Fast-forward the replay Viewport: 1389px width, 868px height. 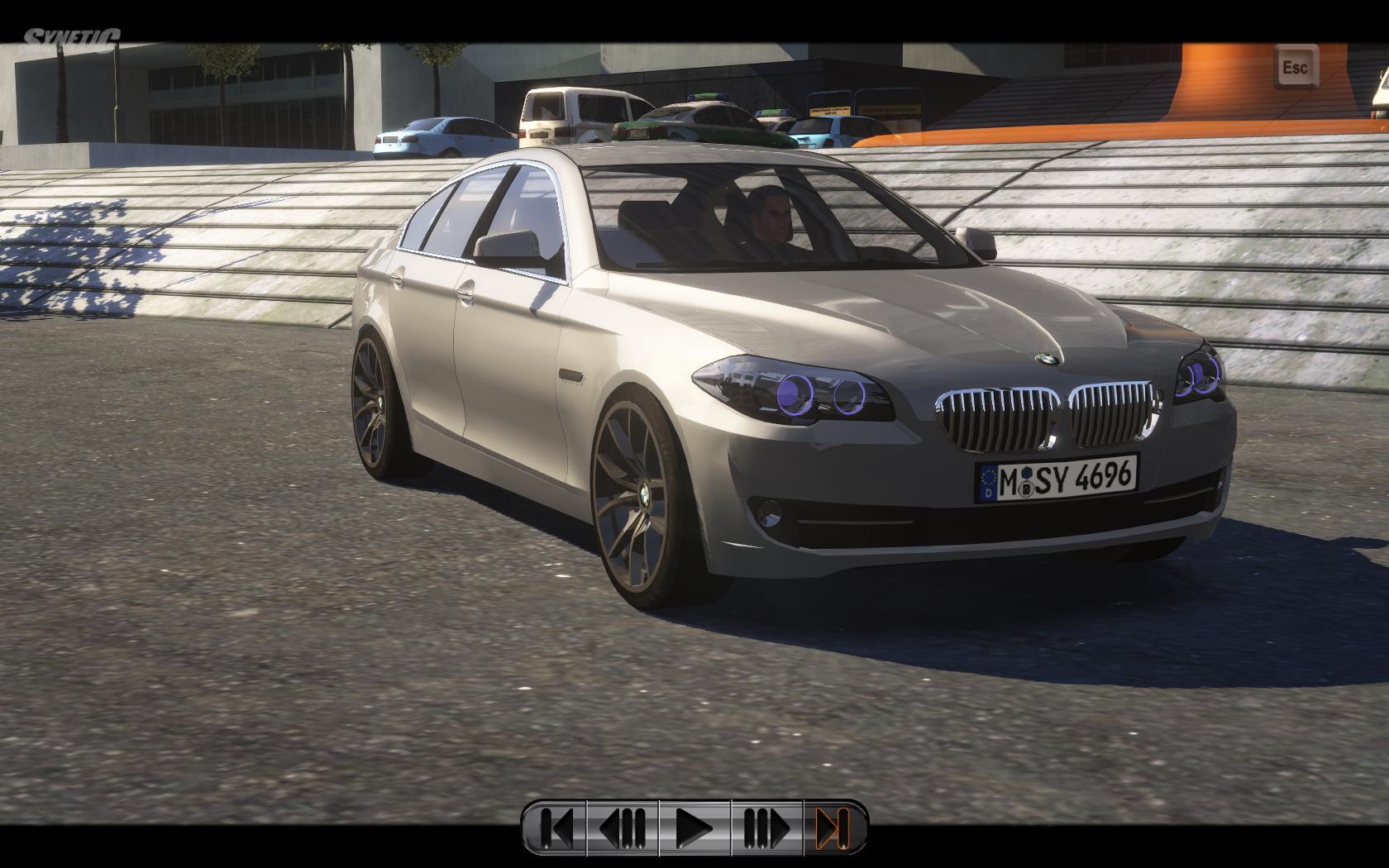point(766,827)
